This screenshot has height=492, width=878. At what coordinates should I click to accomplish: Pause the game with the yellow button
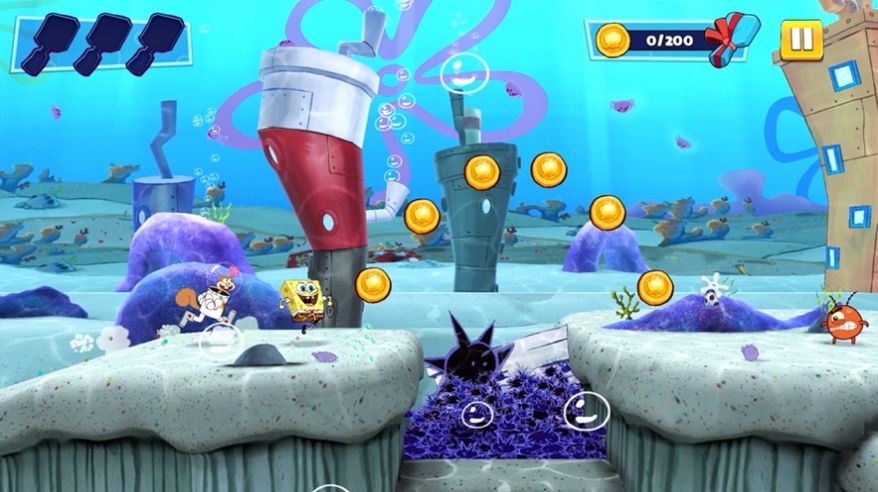801,40
